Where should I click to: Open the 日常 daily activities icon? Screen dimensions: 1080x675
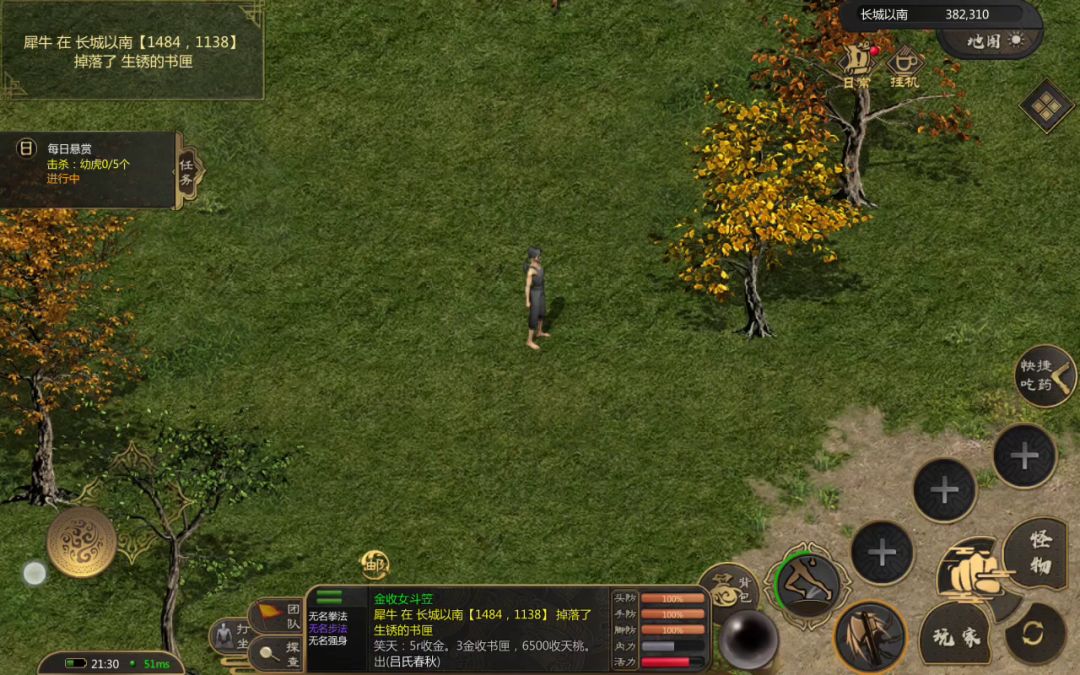tap(856, 63)
